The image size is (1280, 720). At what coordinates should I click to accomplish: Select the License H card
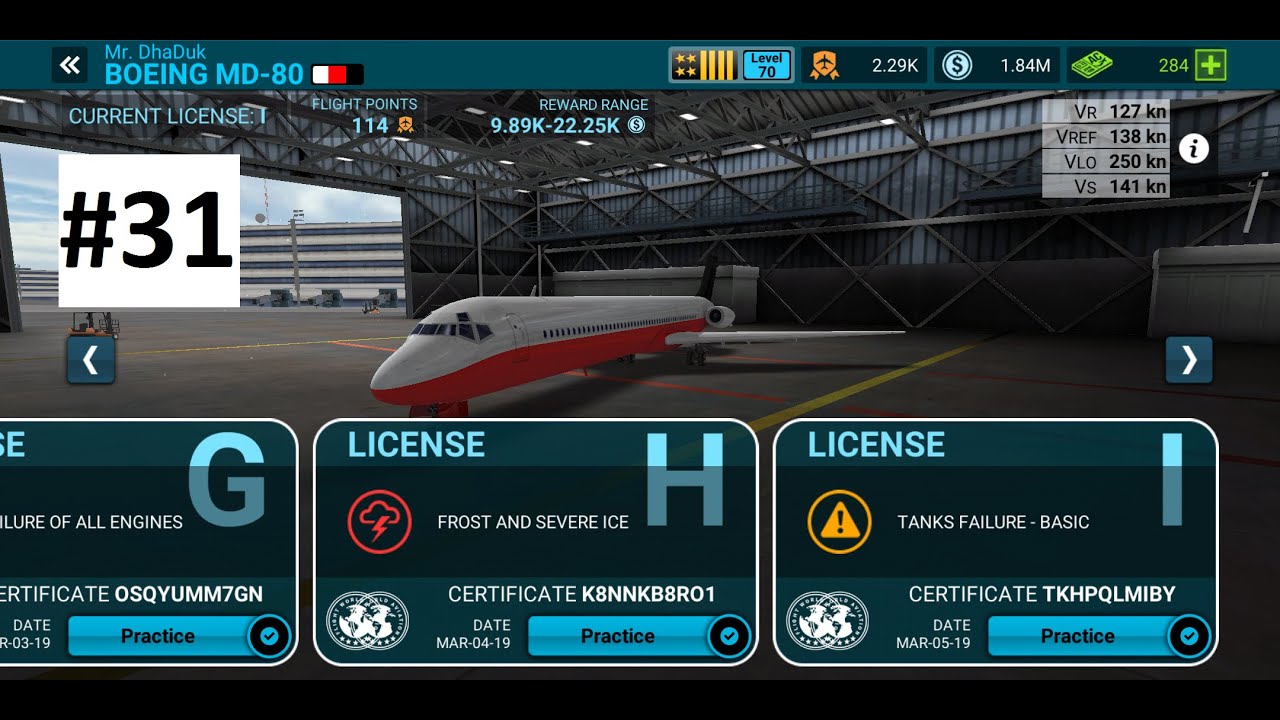pos(535,510)
